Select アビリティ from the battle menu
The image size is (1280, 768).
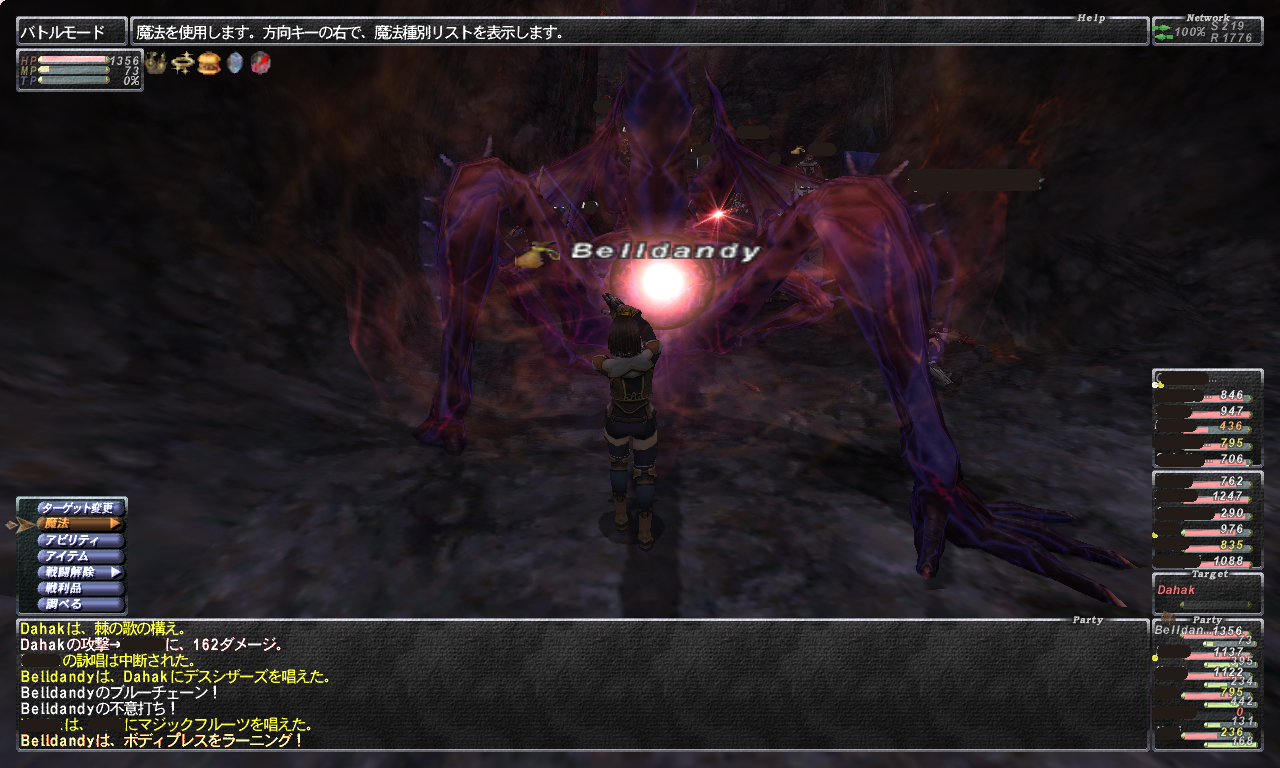click(x=79, y=540)
